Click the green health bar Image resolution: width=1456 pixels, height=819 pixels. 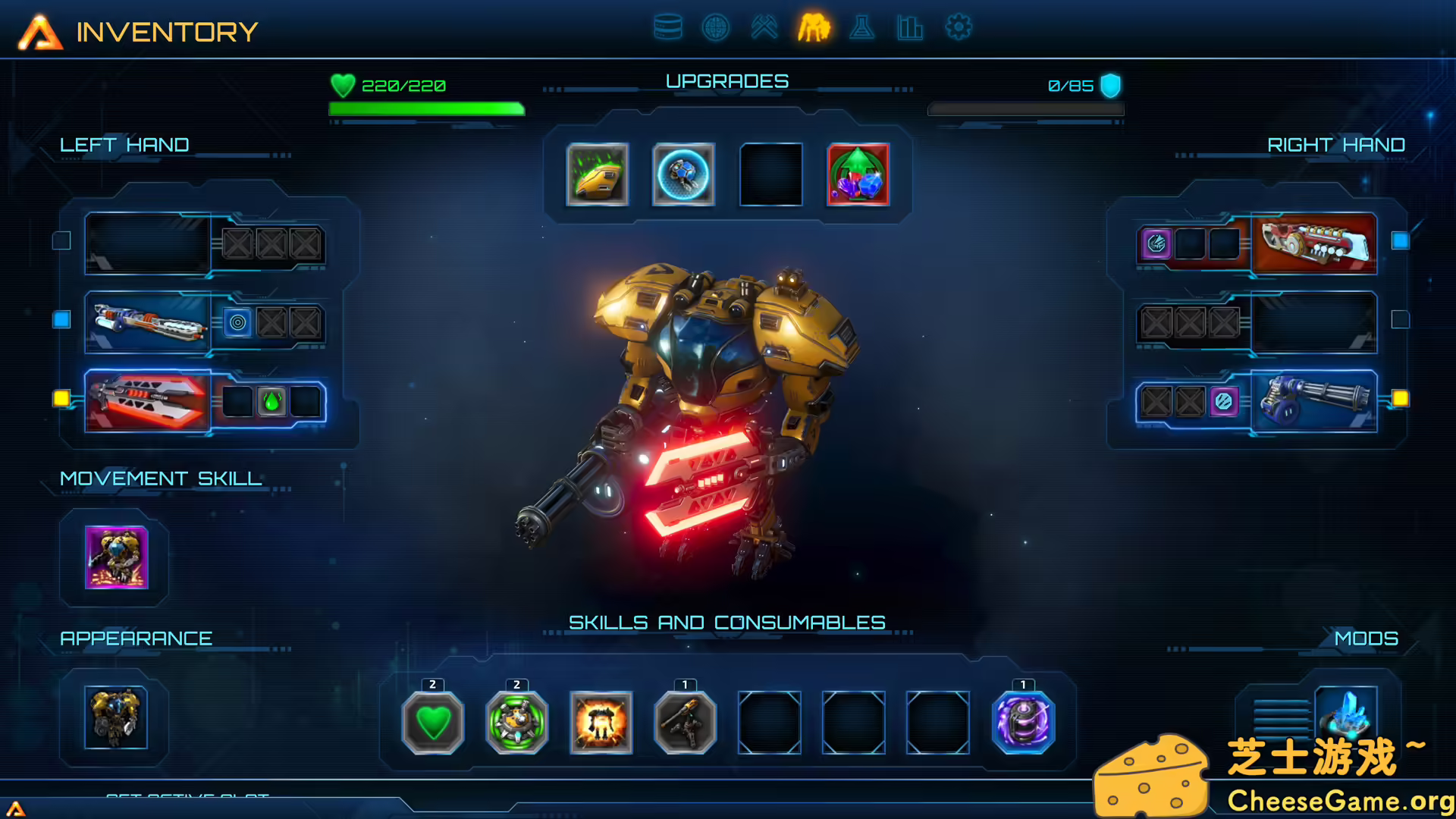pos(425,108)
